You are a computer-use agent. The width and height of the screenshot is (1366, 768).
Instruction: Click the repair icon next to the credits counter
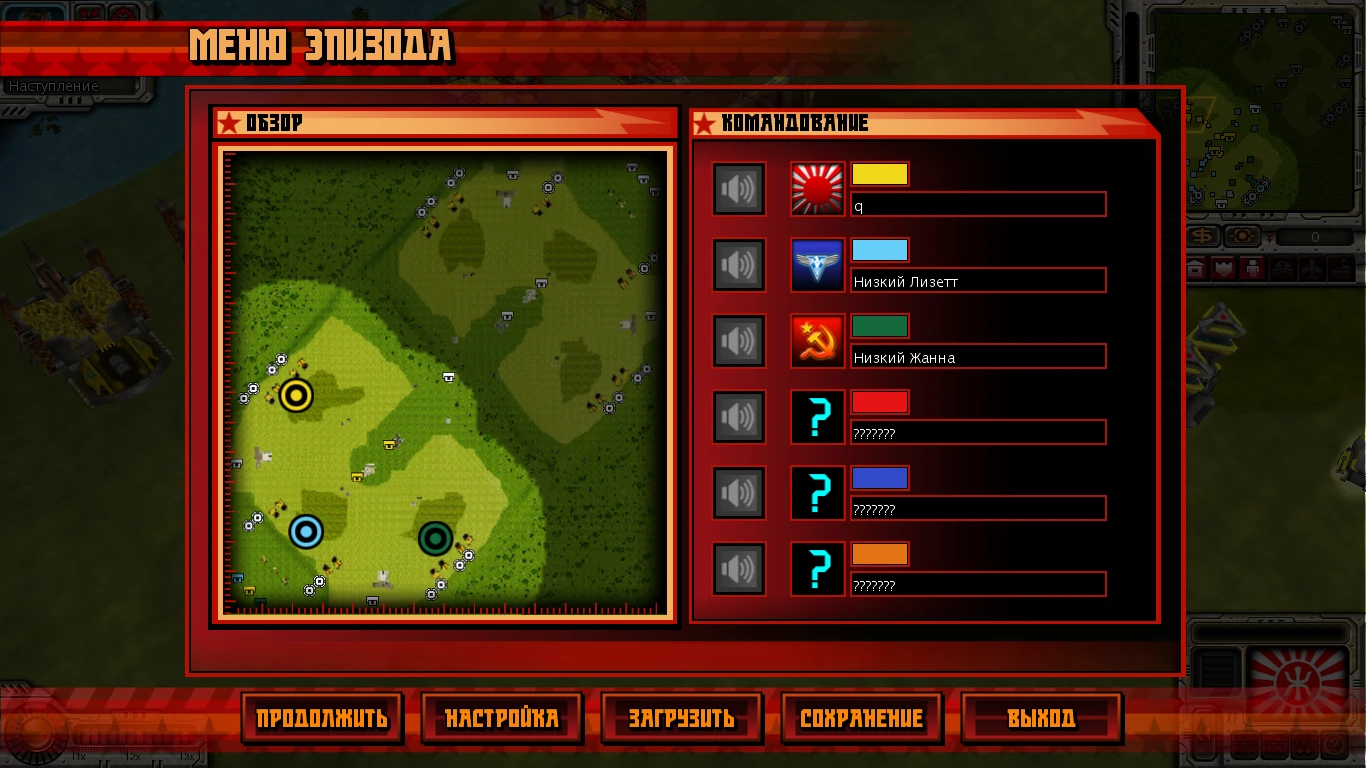[x=1243, y=234]
